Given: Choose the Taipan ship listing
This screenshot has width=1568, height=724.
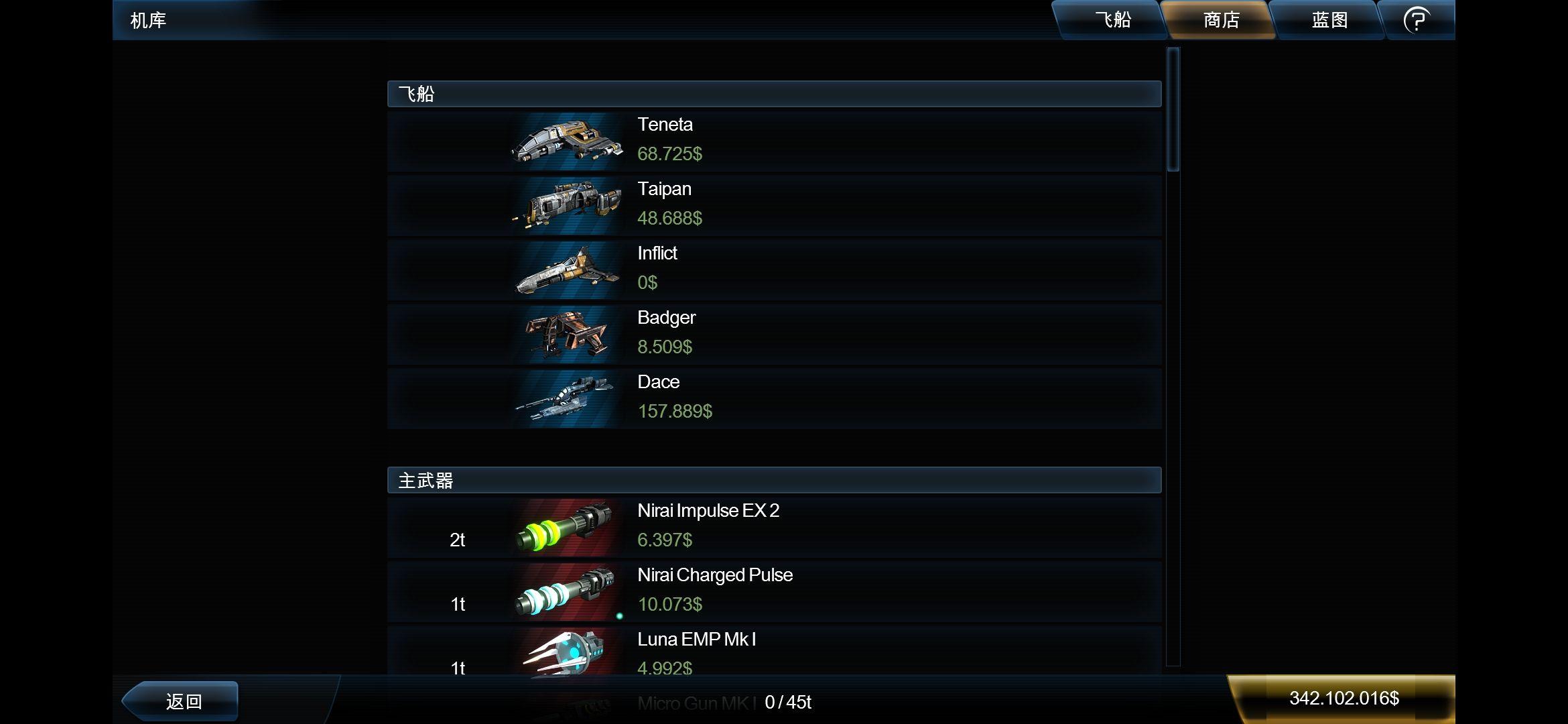Looking at the screenshot, I should 774,205.
